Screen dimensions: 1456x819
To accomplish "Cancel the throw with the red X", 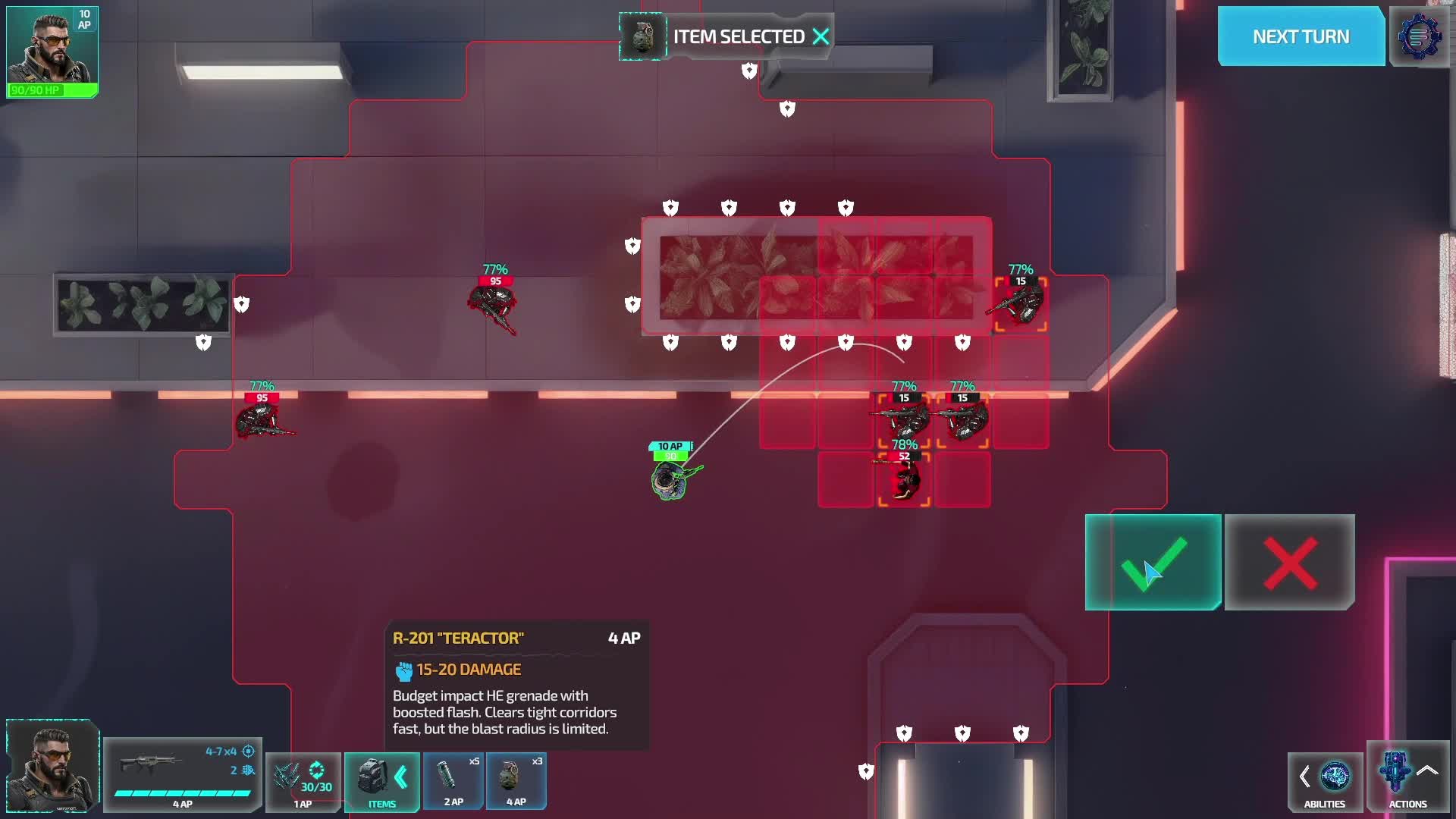I will [x=1289, y=563].
